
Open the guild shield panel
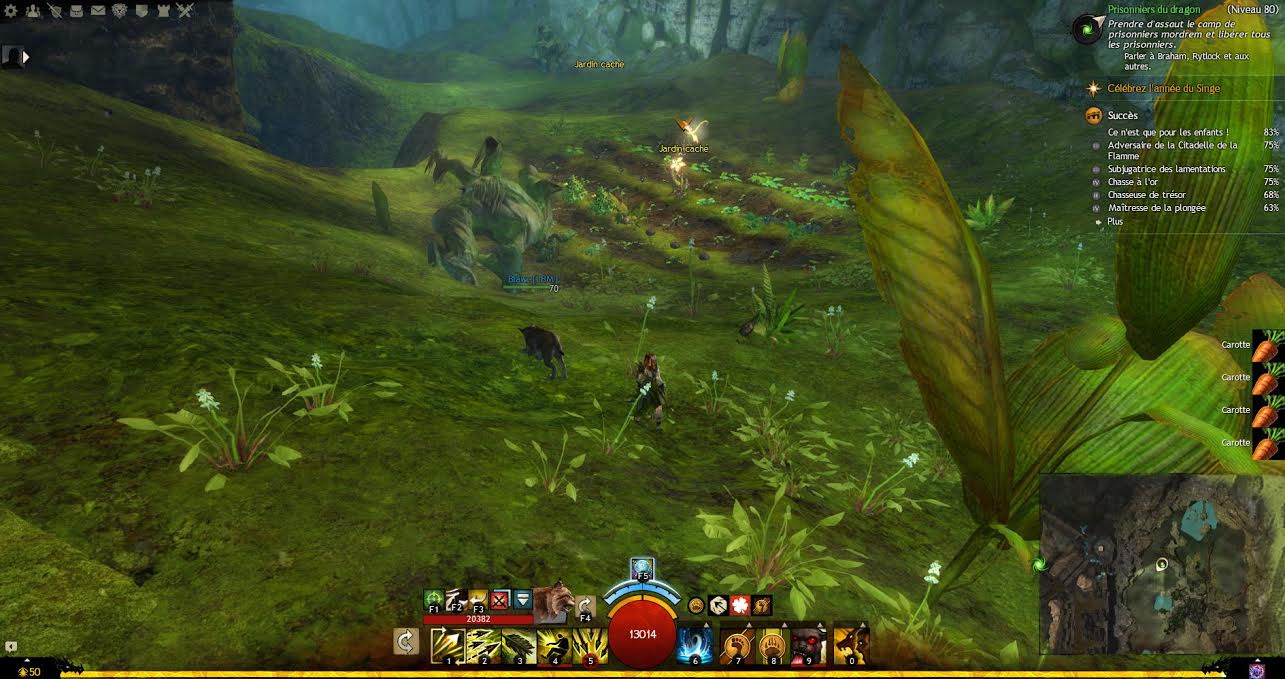coord(141,11)
